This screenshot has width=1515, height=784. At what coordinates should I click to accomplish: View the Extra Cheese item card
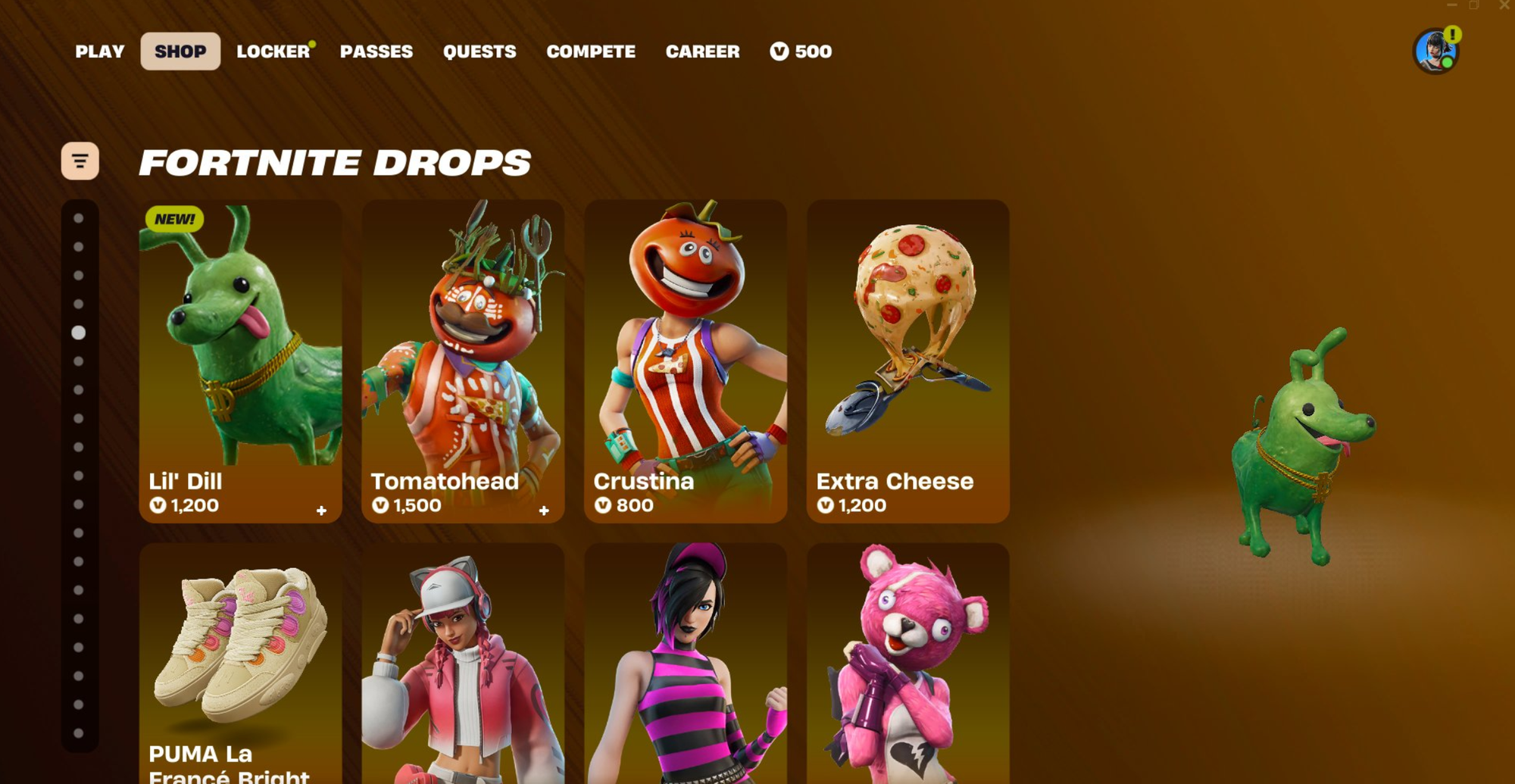click(908, 356)
